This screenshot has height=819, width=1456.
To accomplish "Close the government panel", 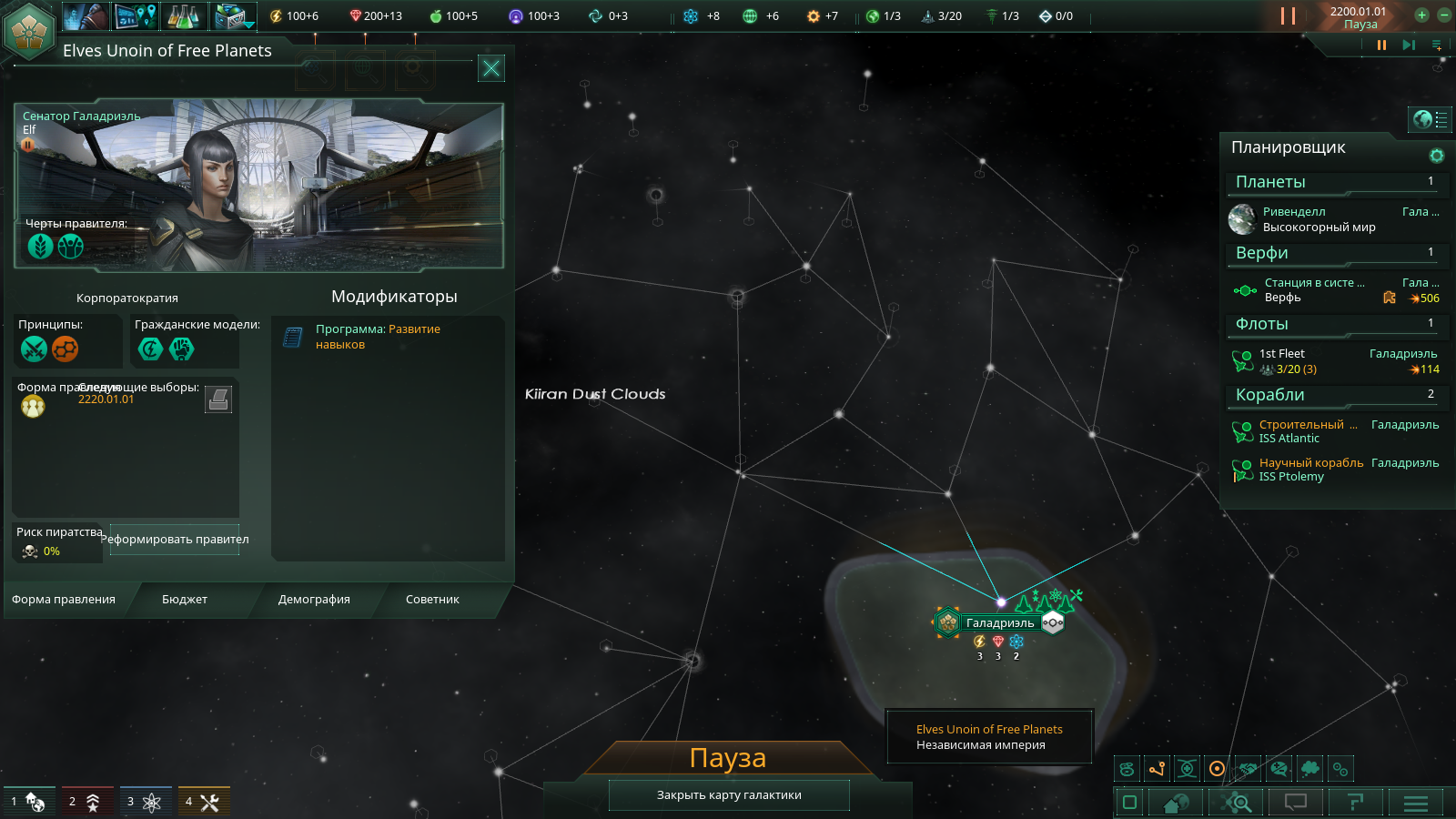I will pyautogui.click(x=491, y=68).
